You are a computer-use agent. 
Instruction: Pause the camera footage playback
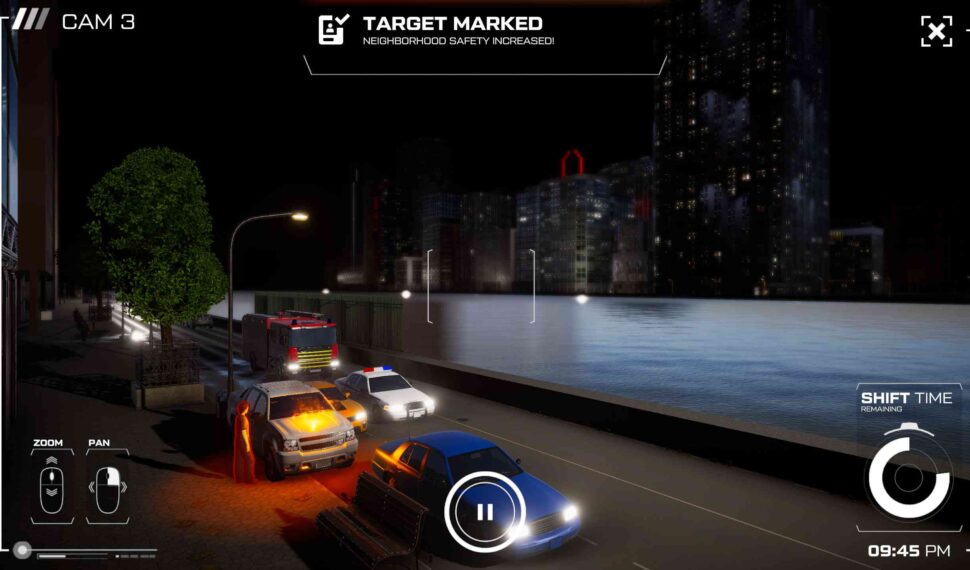485,512
